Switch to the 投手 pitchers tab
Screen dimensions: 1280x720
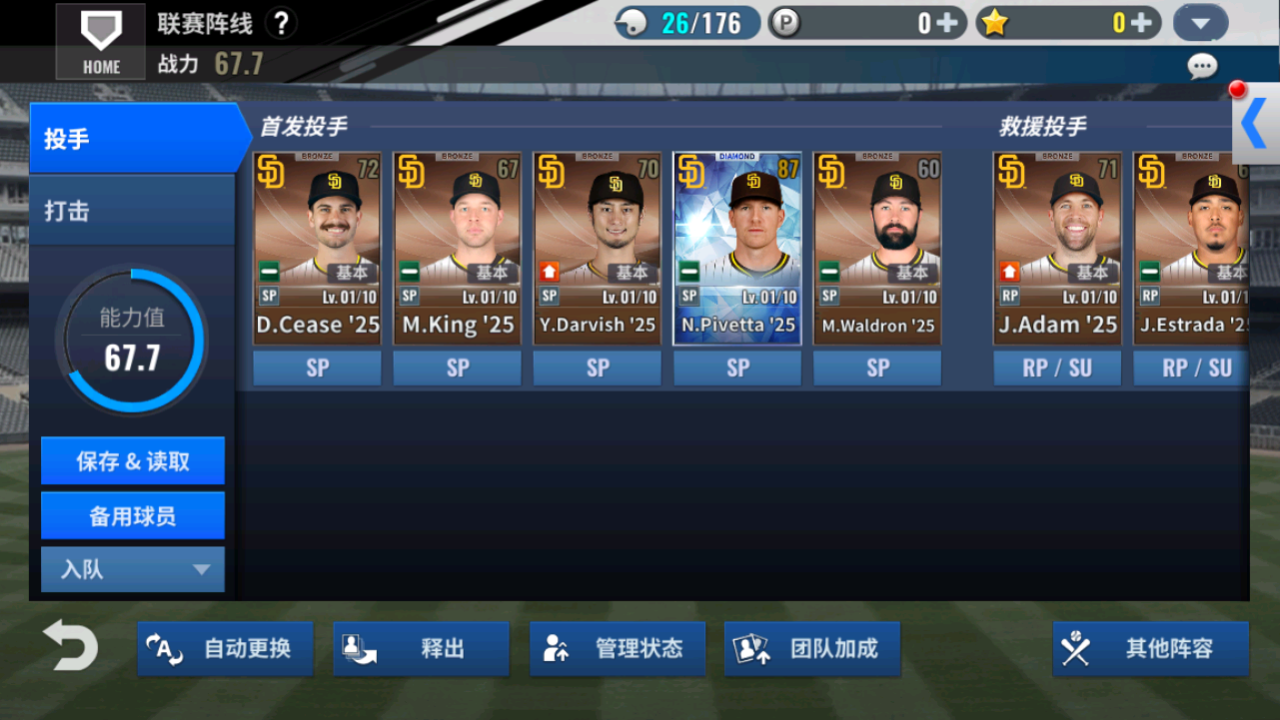coord(133,139)
